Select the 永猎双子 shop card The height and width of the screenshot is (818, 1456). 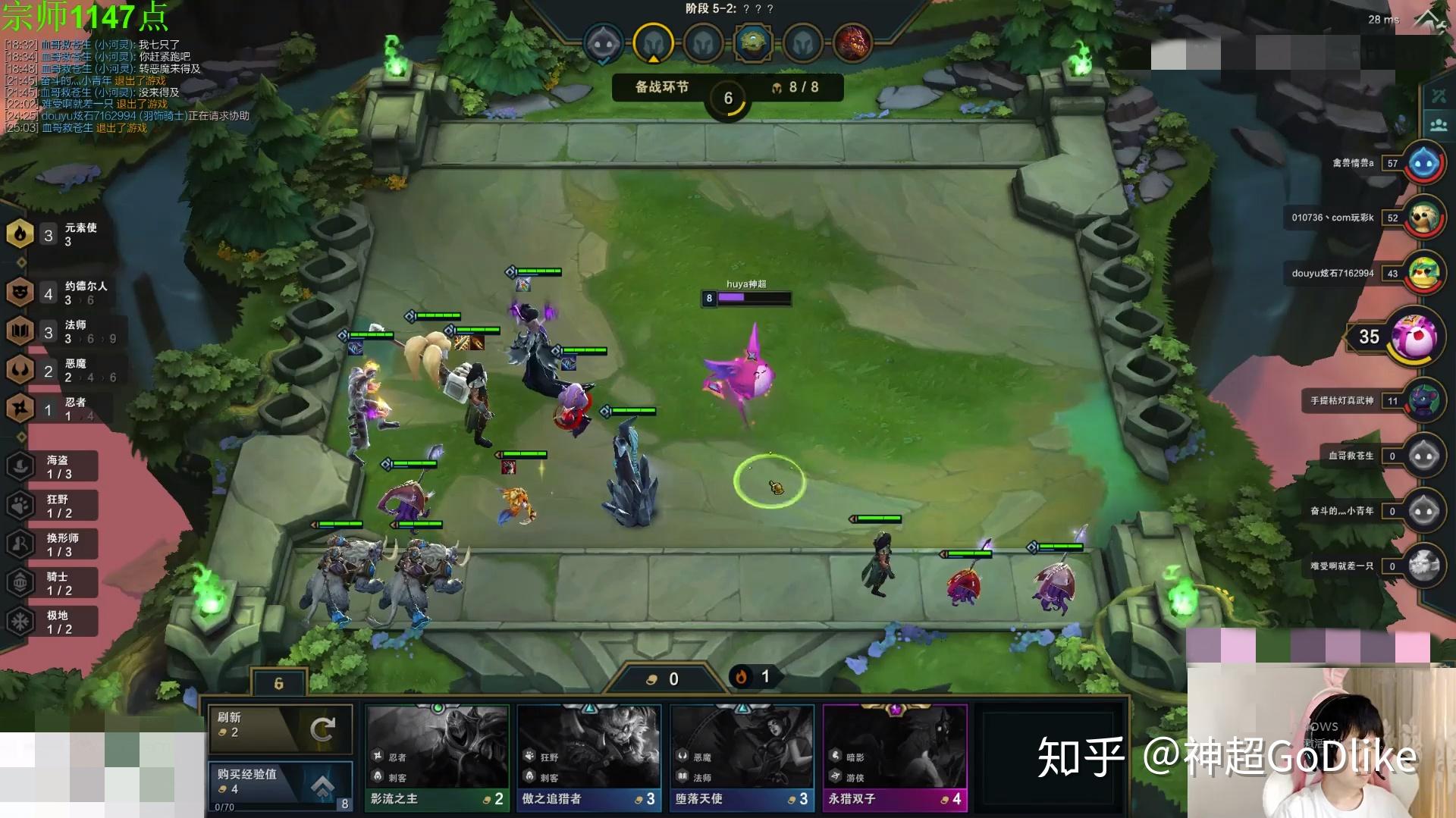pyautogui.click(x=895, y=757)
